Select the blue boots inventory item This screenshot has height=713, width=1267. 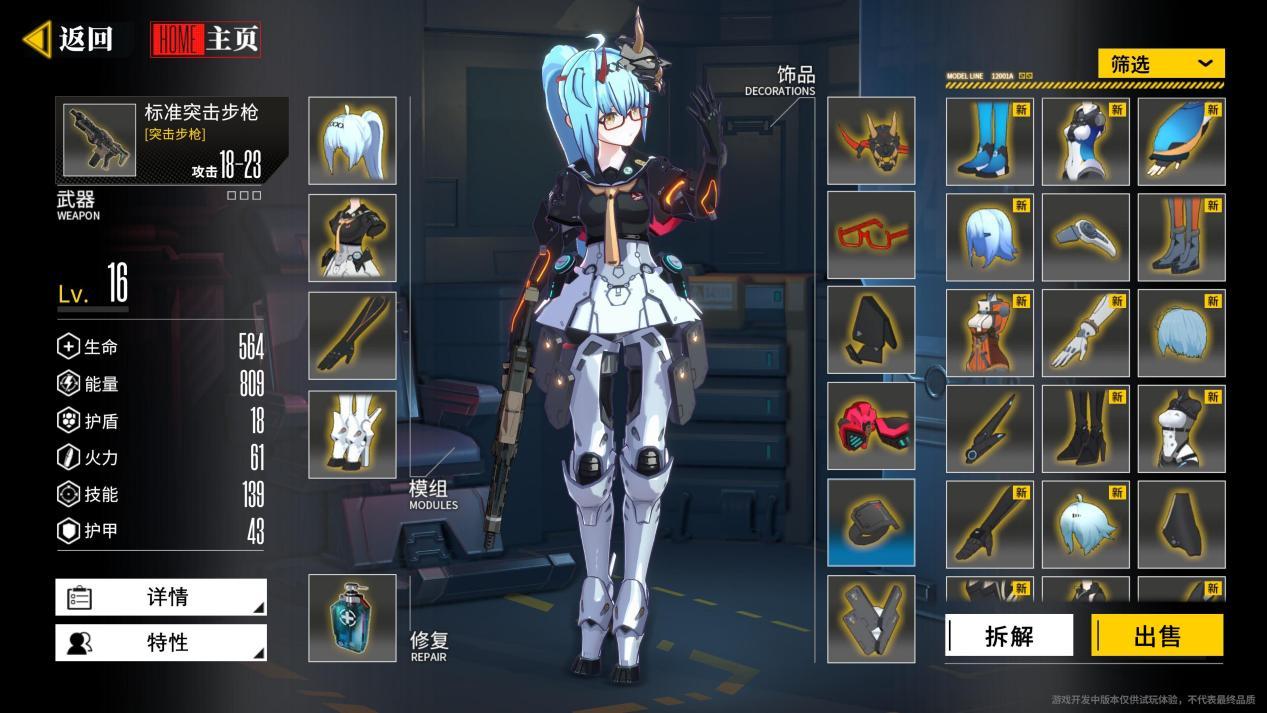[x=989, y=142]
